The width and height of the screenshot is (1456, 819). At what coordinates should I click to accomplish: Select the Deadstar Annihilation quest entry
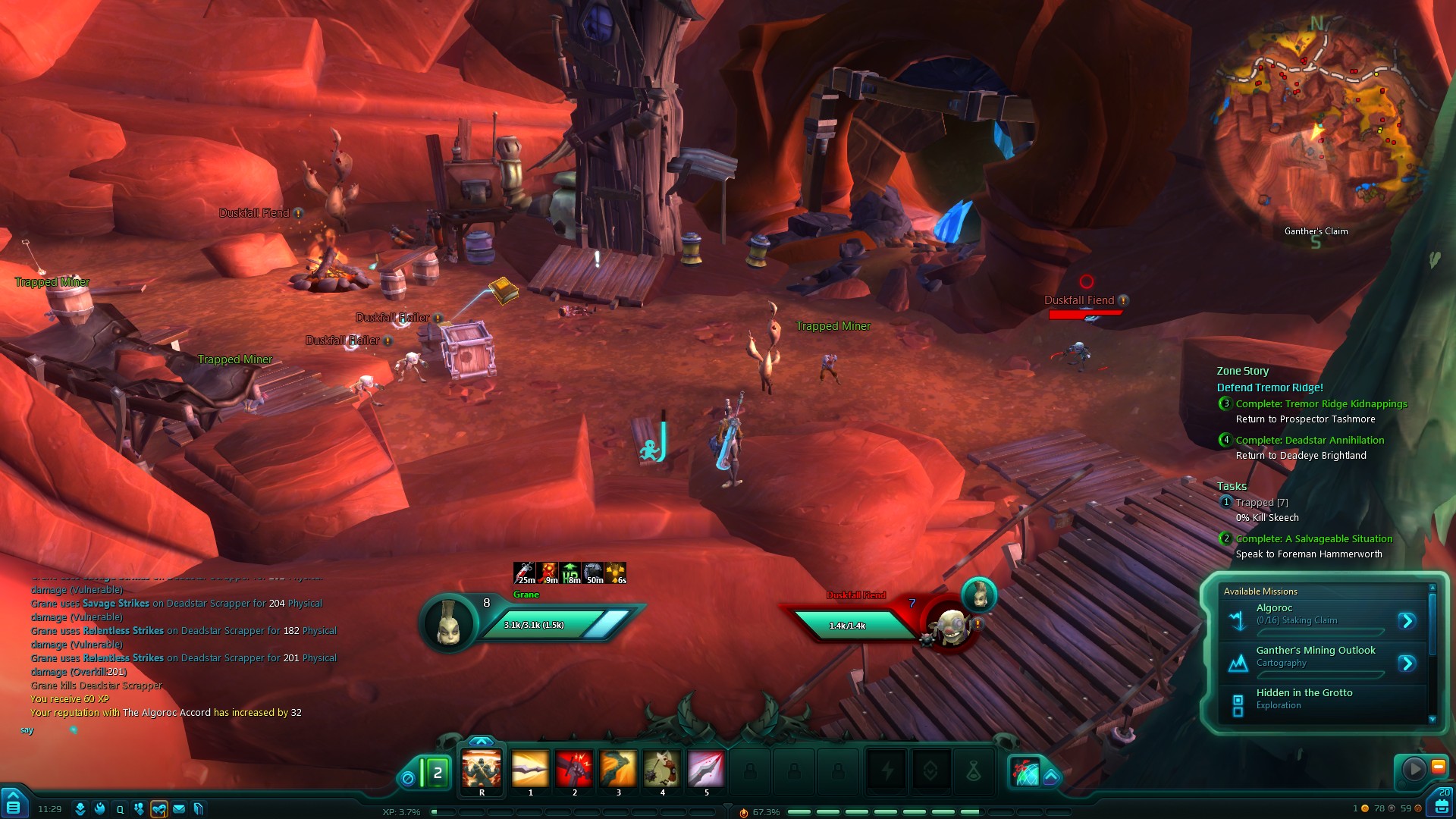pyautogui.click(x=1310, y=441)
